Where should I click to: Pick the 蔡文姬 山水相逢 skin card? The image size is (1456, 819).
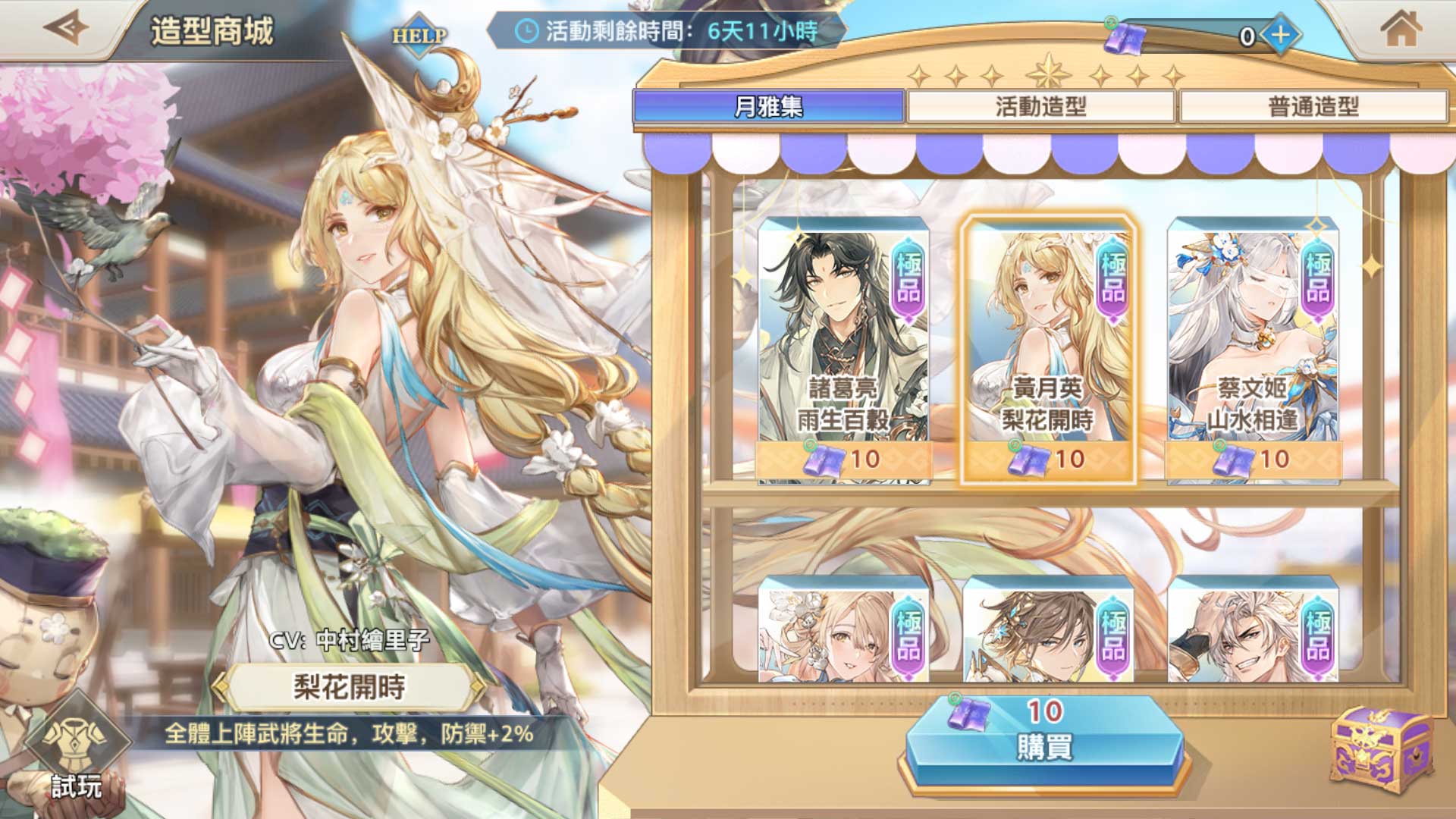coord(1253,349)
